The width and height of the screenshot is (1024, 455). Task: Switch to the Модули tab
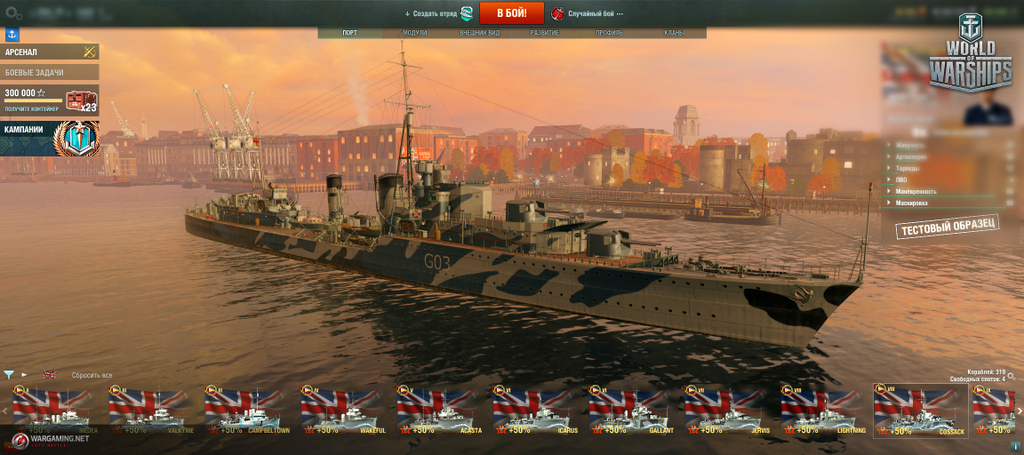click(414, 33)
